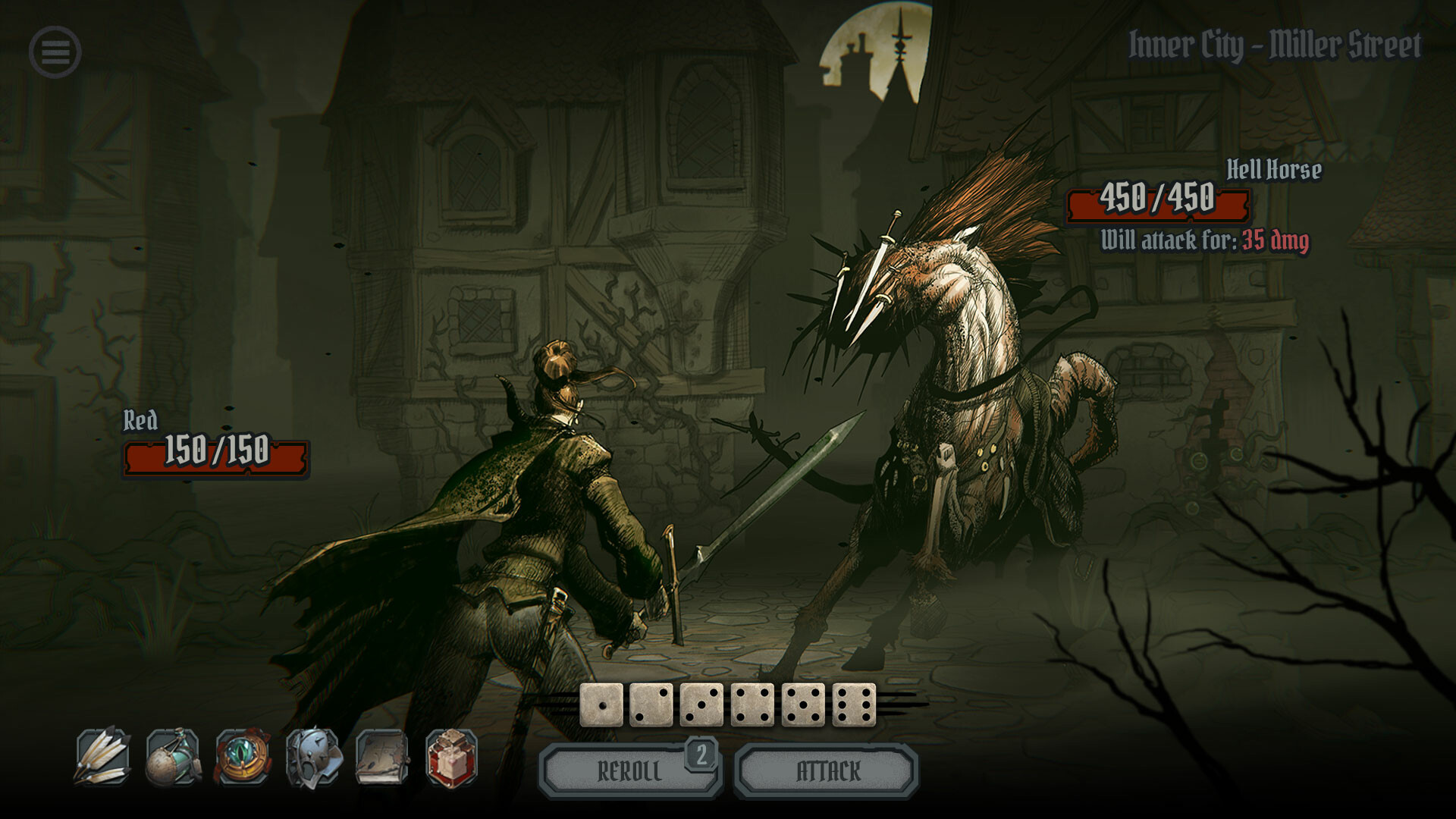The image size is (1456, 819).
Task: Select the die showing five pips
Action: [803, 705]
